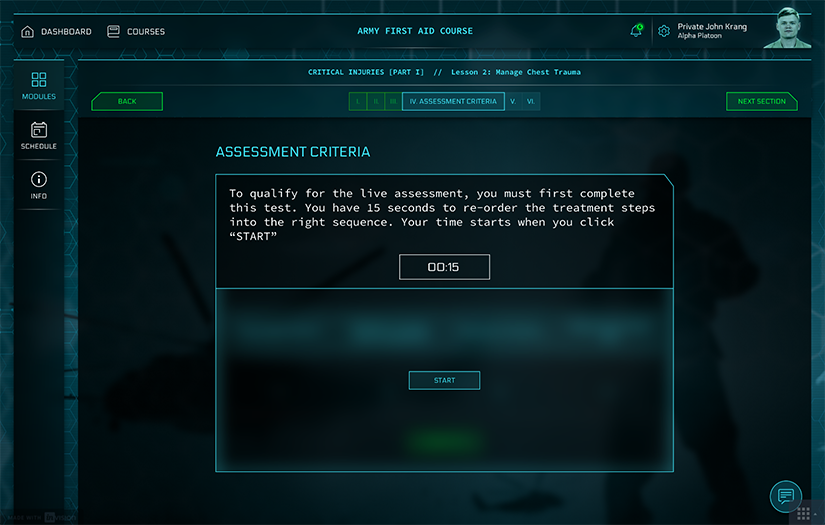Screen dimensions: 825x525
Task: Jump to section VI tab
Action: pos(531,101)
